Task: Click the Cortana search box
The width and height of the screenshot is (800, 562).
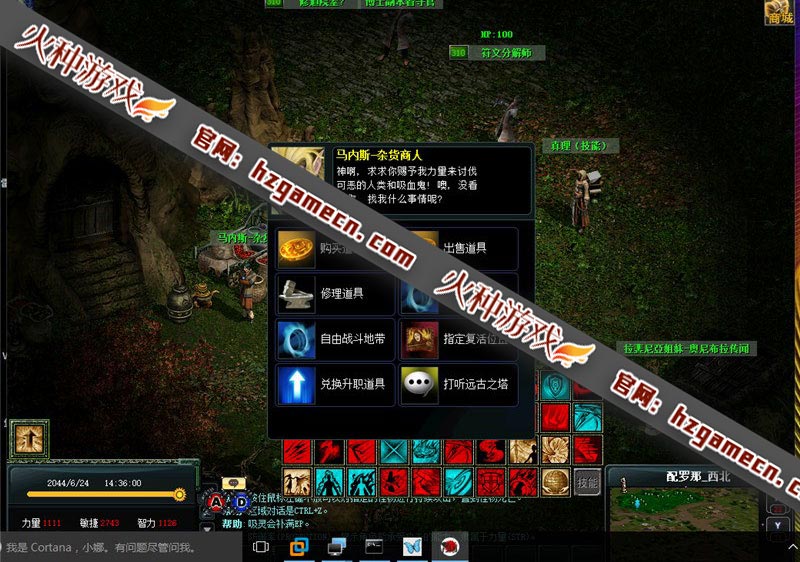Action: coord(120,548)
